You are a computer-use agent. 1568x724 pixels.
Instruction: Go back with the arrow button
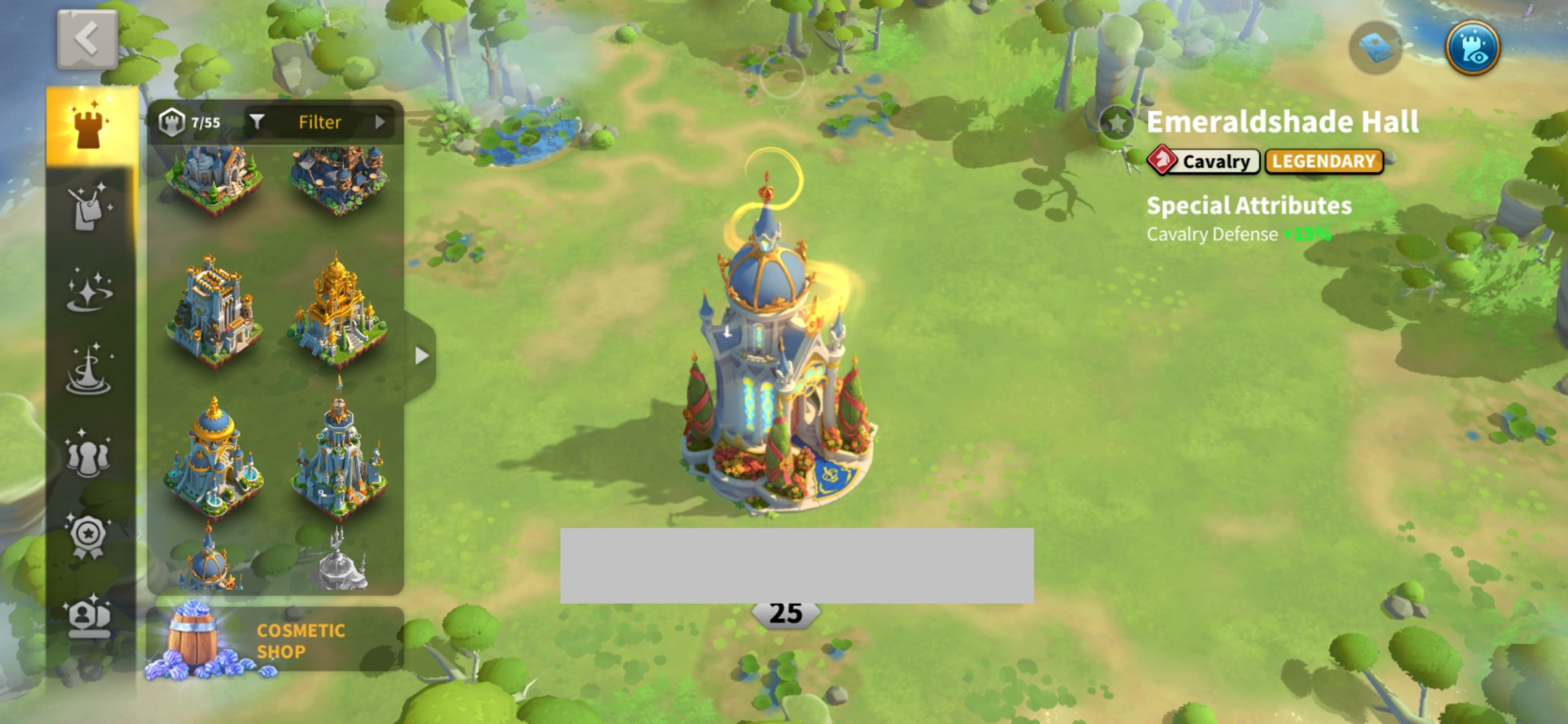[86, 40]
